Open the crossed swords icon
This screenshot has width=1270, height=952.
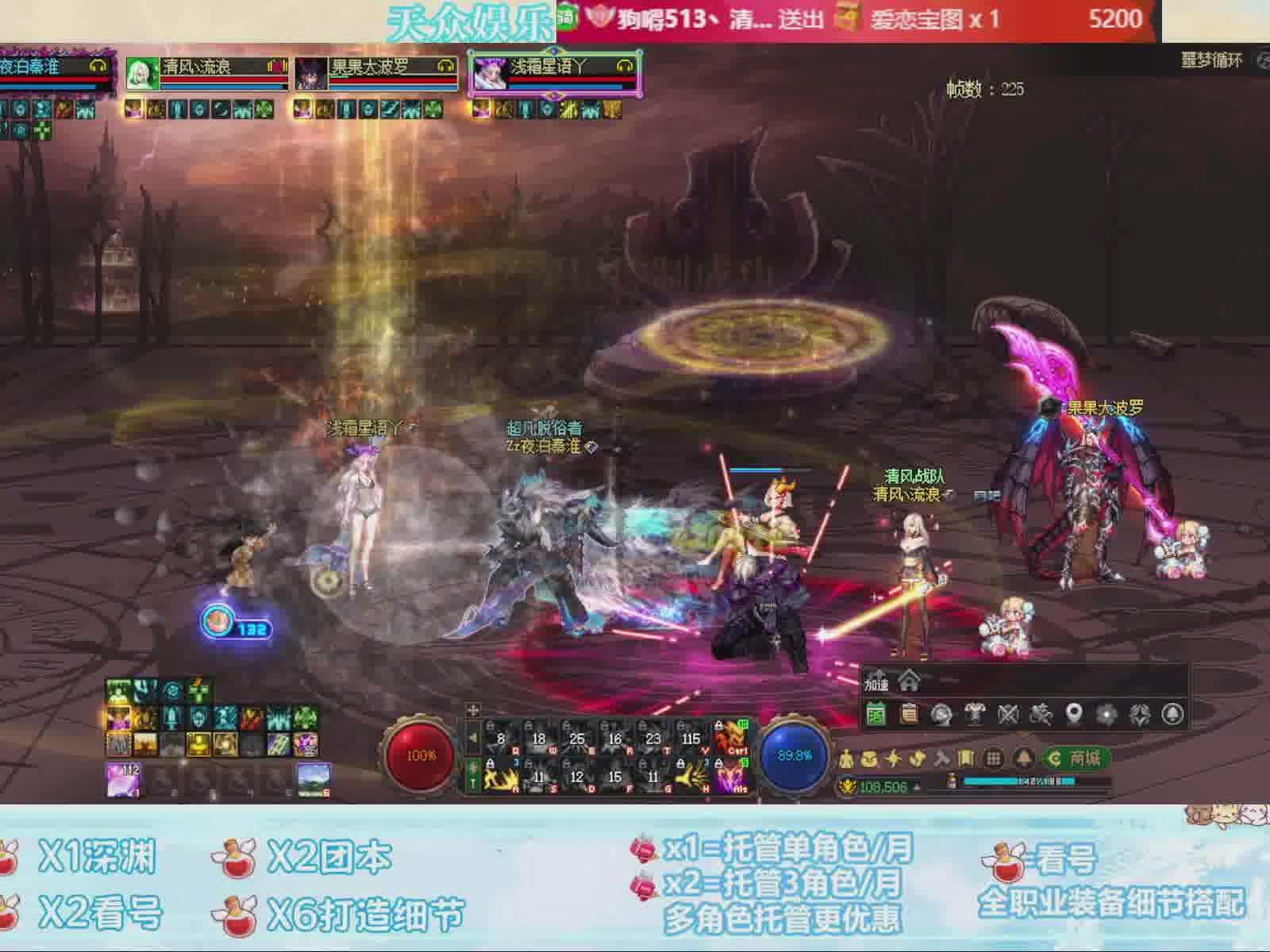click(x=1008, y=714)
